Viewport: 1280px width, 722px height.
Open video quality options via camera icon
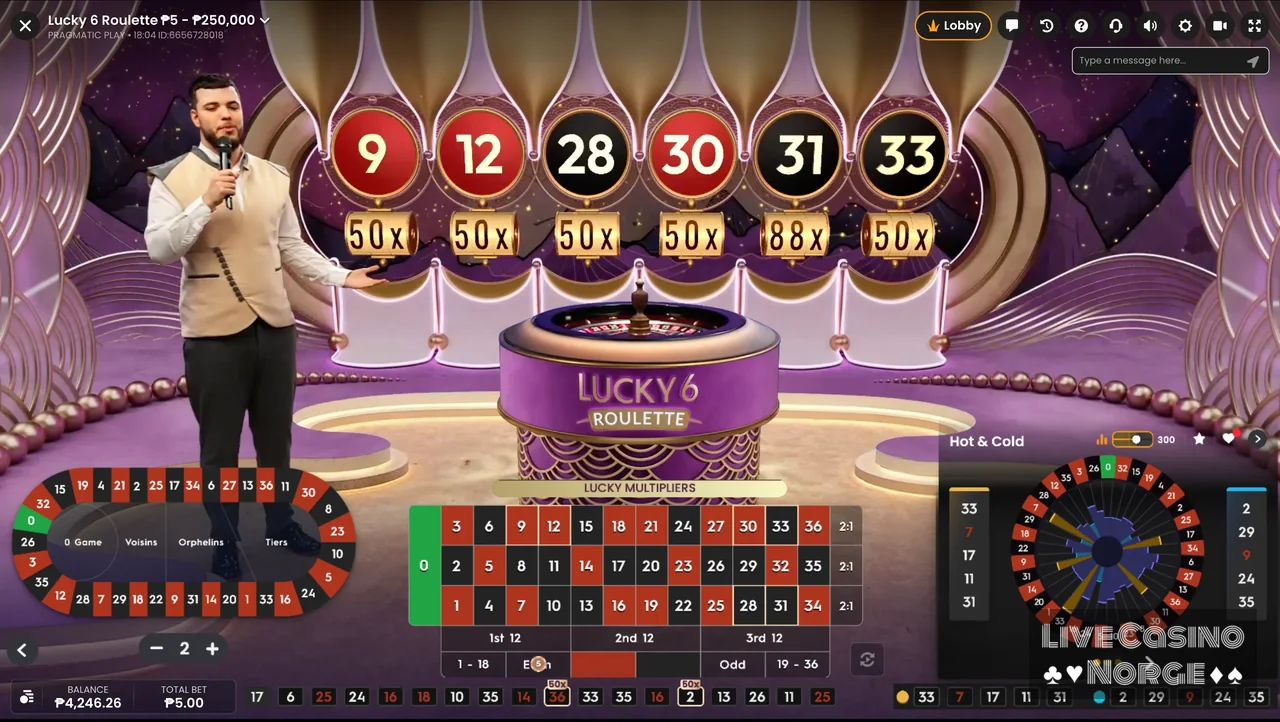tap(1220, 25)
